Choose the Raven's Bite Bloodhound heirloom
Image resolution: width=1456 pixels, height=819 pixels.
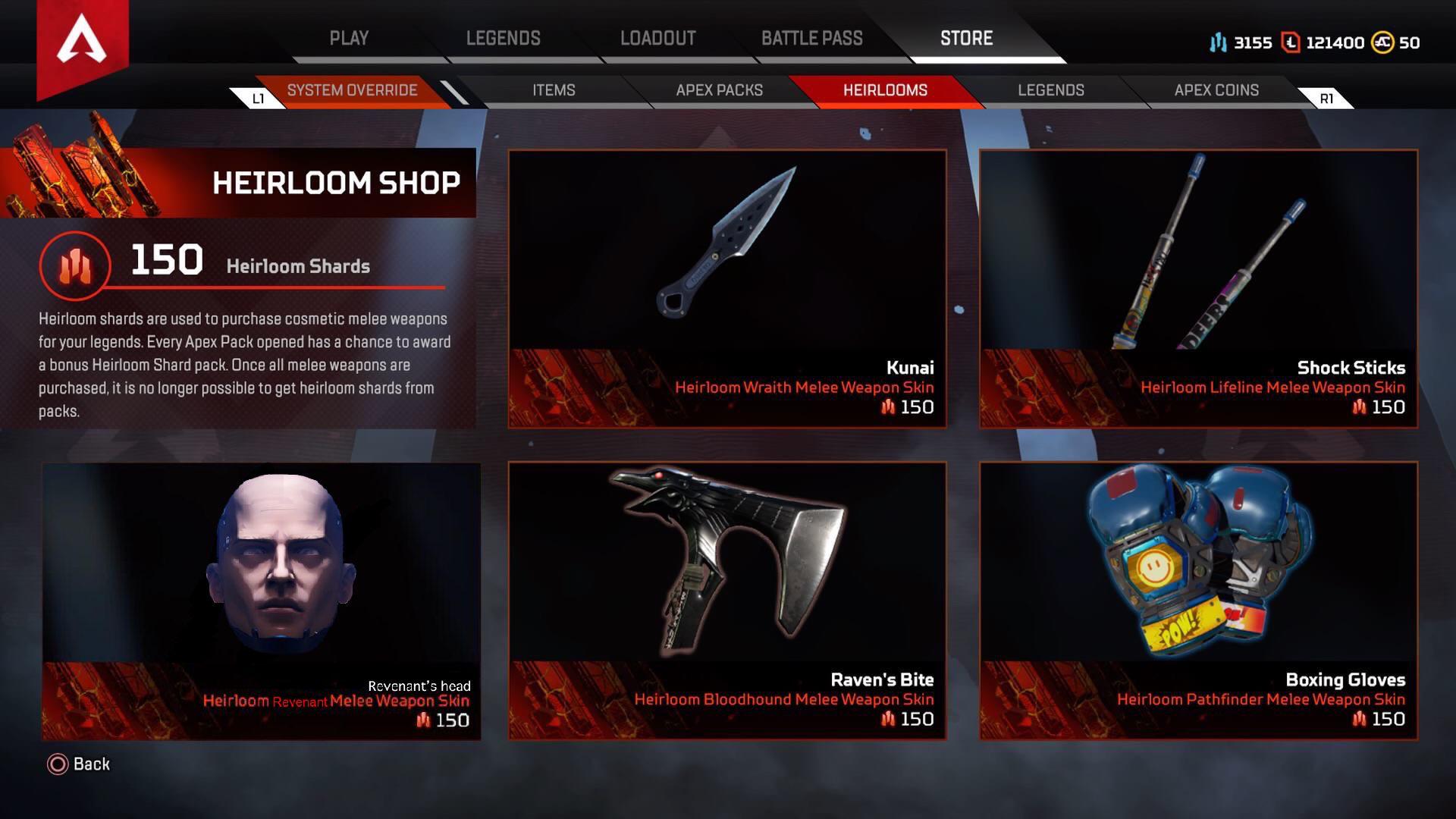pos(727,601)
